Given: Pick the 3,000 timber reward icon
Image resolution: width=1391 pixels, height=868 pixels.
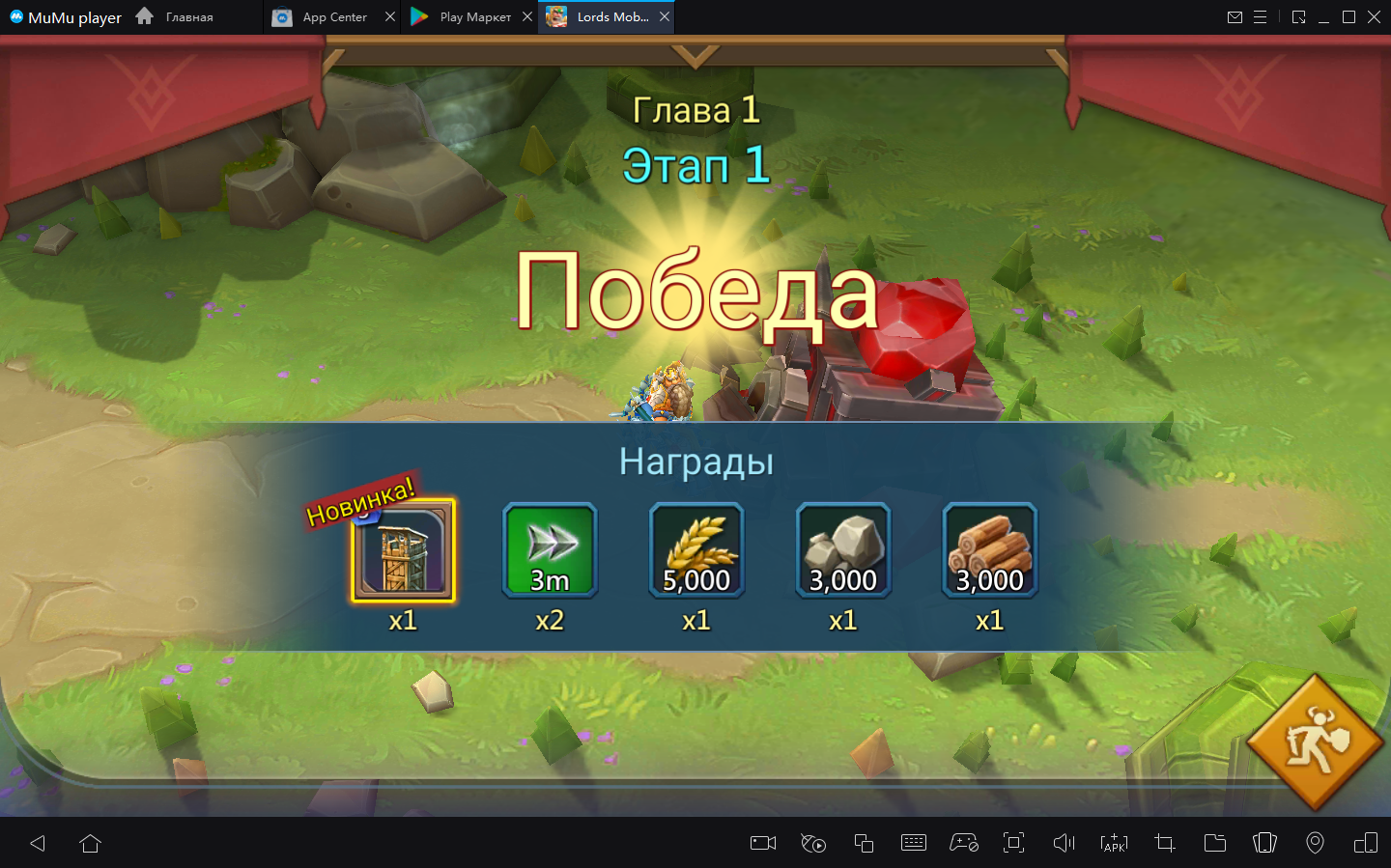Looking at the screenshot, I should point(990,551).
